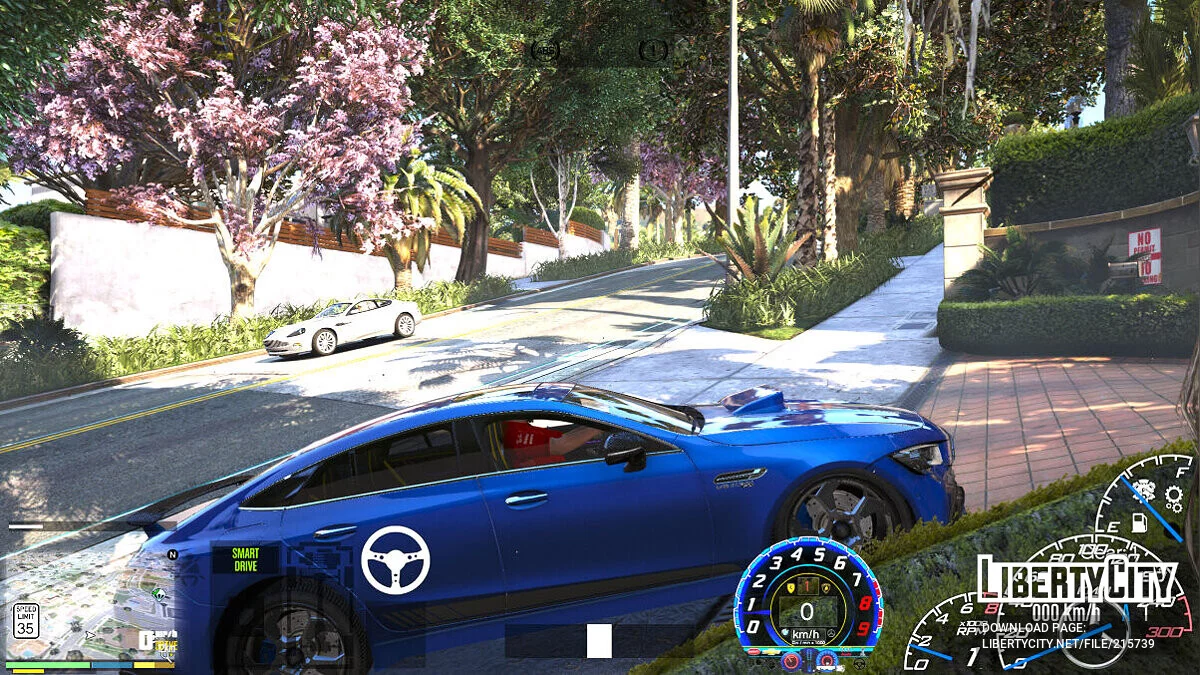Click the Speed Limit 35 sign
1200x675 pixels.
click(x=26, y=620)
